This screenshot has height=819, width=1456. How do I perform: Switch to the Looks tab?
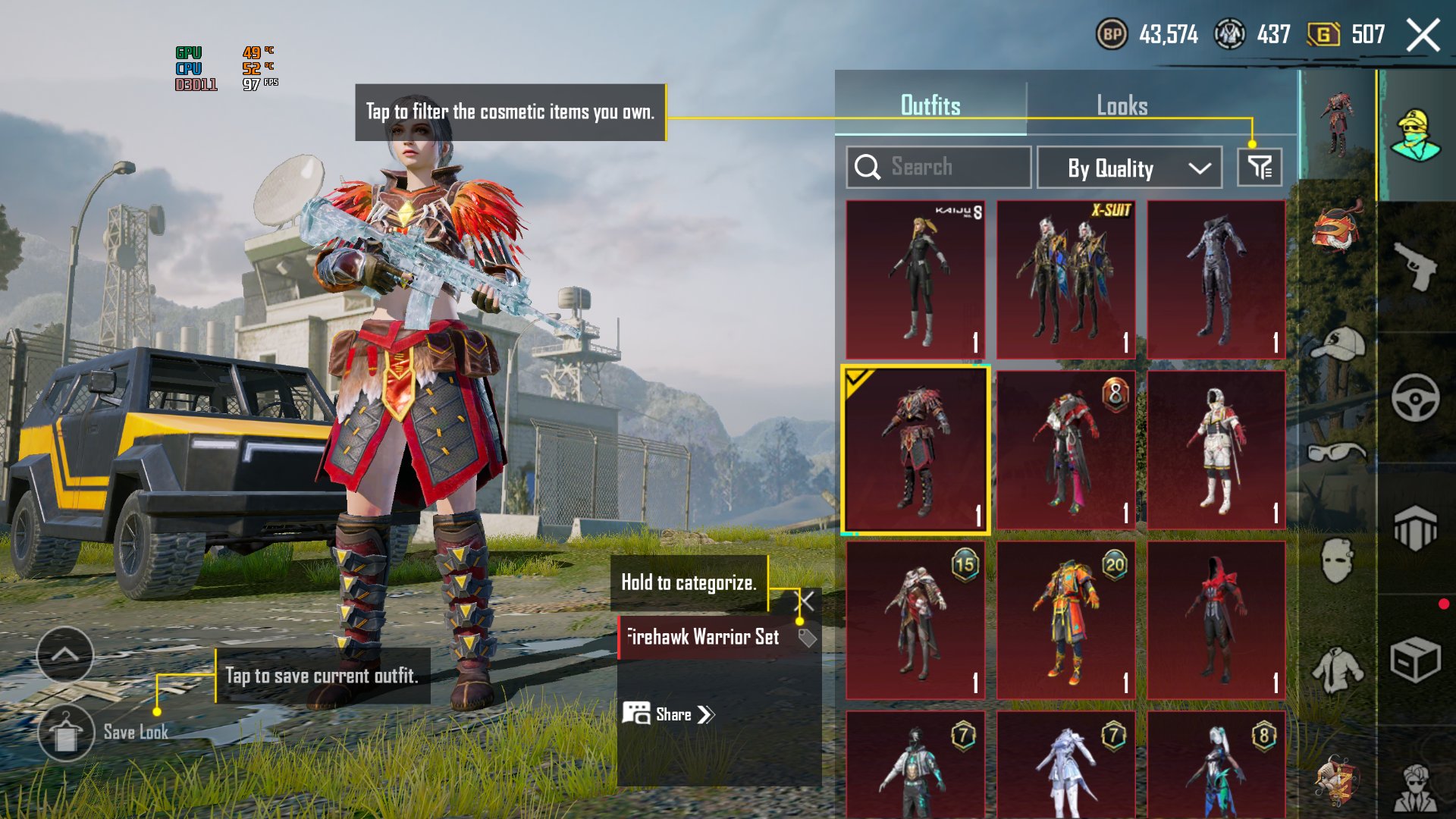1122,105
